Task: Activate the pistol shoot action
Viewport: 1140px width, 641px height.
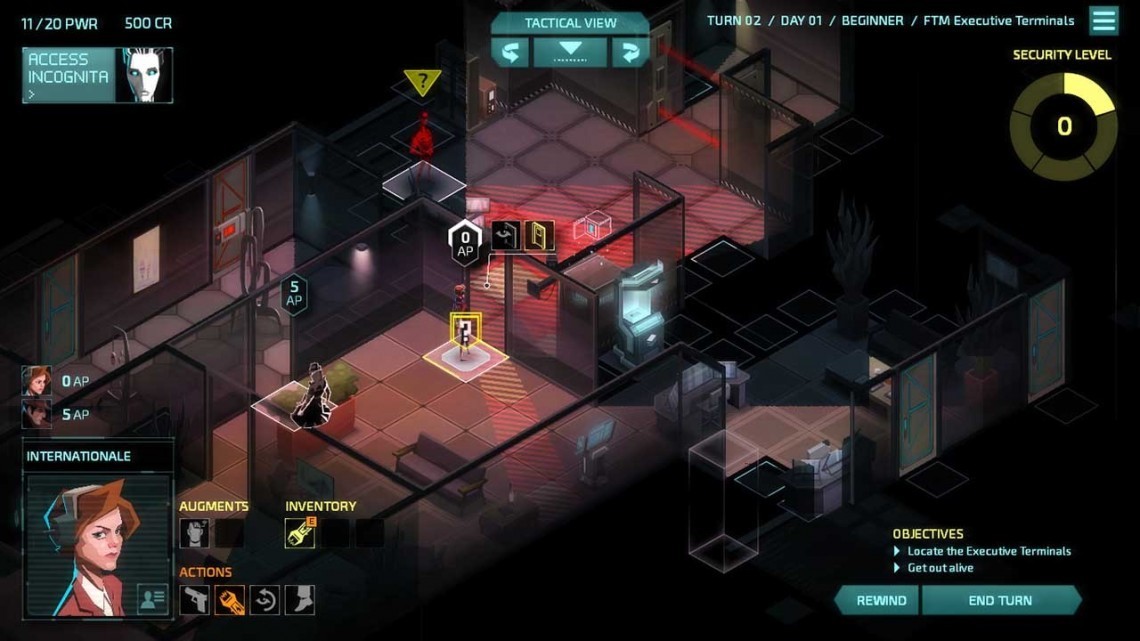Action: point(194,599)
